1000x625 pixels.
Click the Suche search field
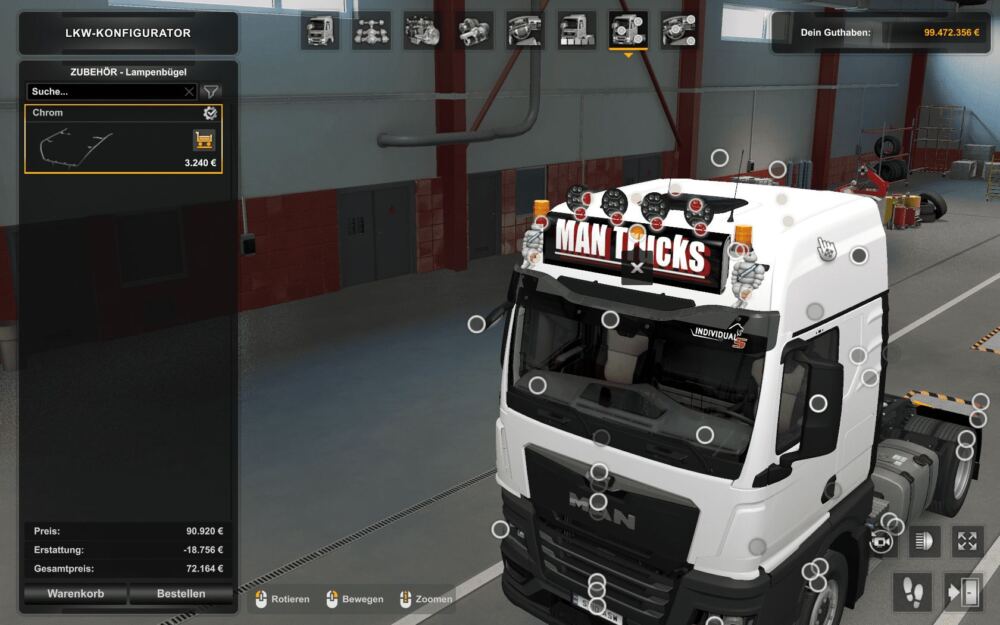tap(105, 91)
